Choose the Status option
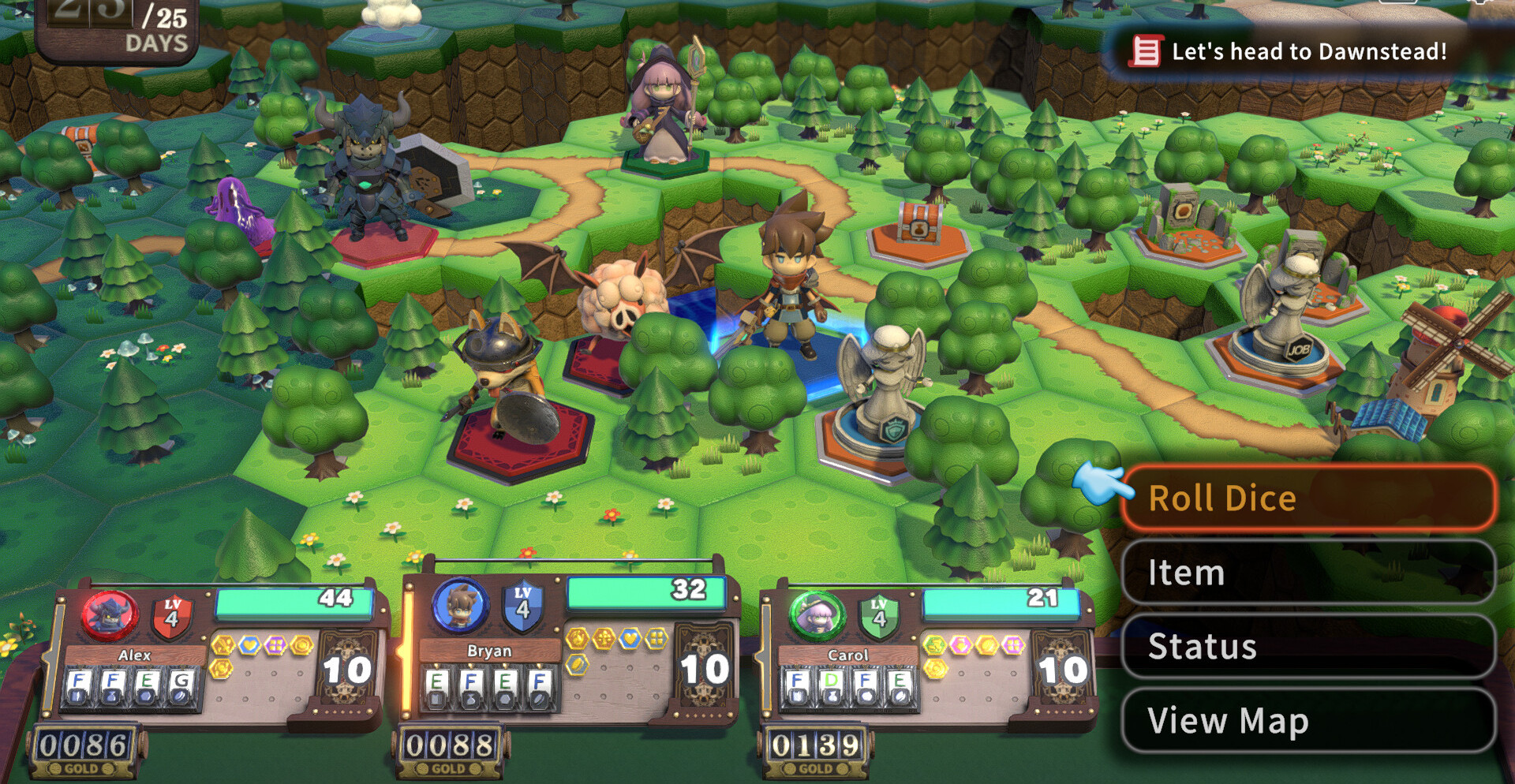 (1307, 646)
